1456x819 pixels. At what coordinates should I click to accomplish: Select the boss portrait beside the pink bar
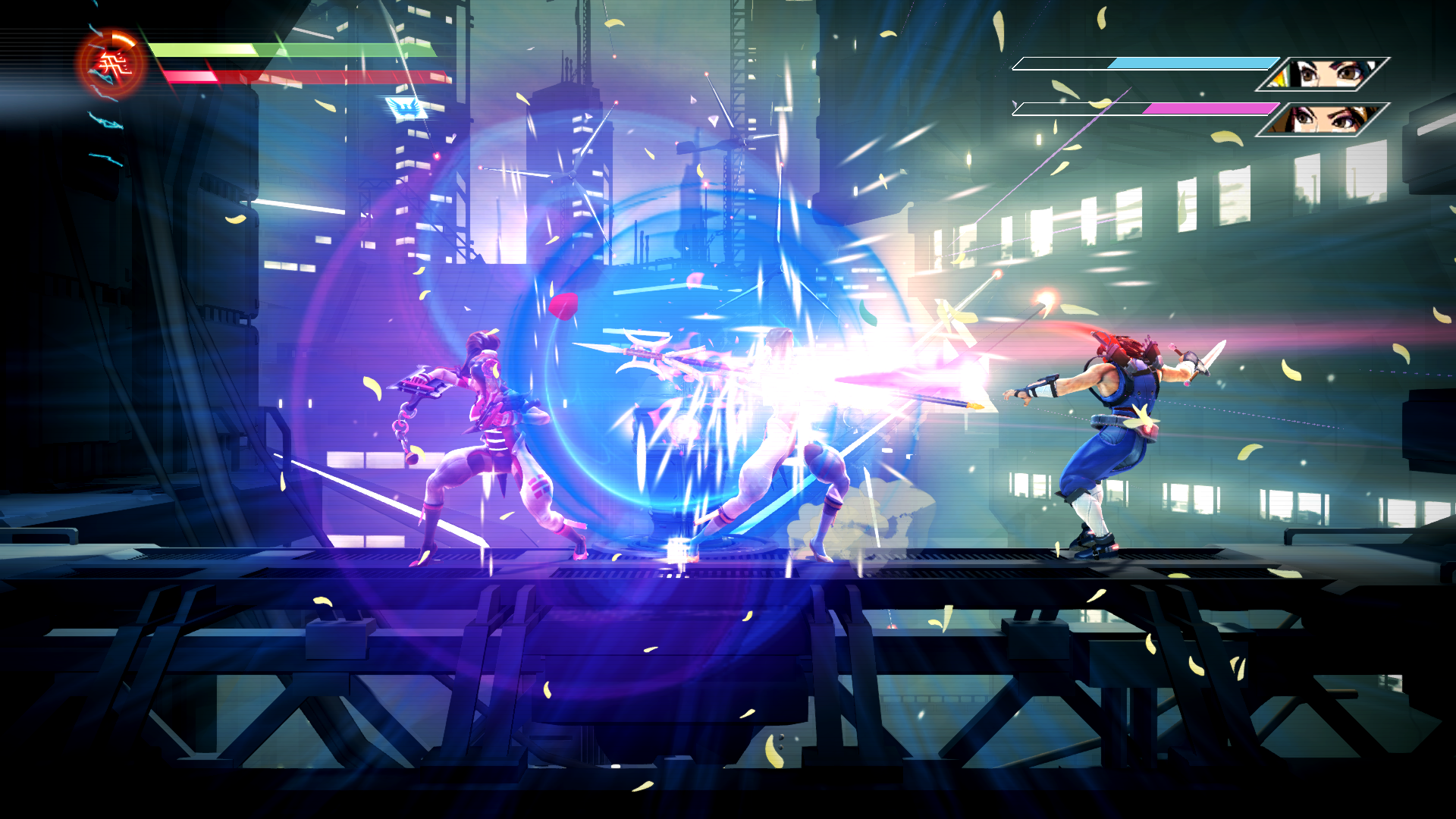pos(1324,119)
